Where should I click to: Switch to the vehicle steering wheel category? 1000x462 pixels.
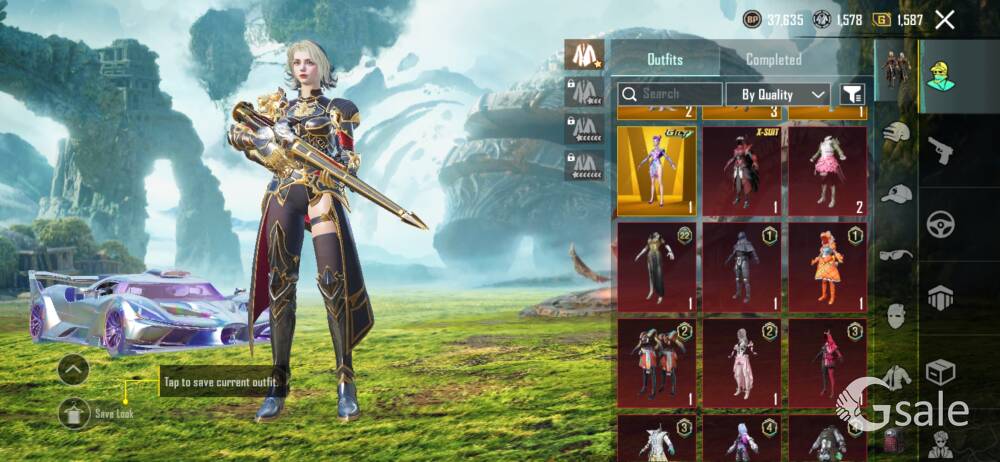[x=940, y=224]
